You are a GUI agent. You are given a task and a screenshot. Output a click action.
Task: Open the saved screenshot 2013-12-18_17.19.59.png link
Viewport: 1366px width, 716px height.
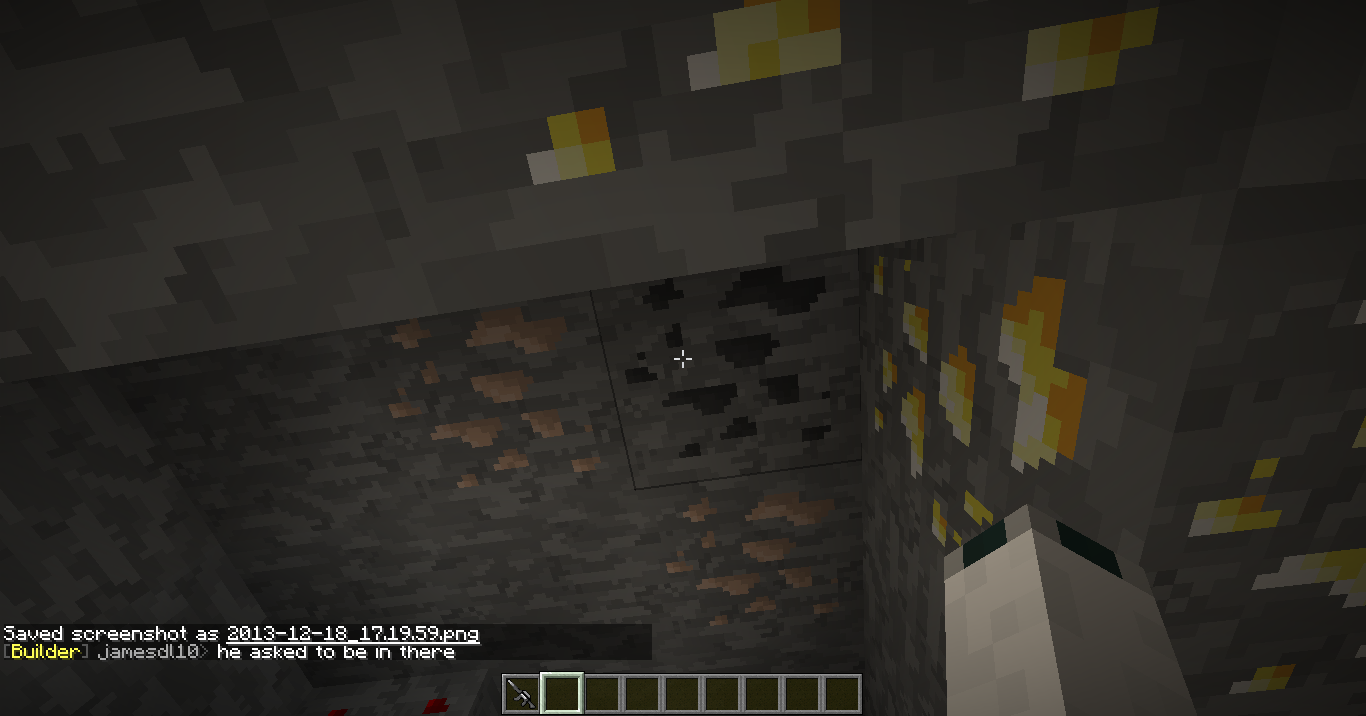[x=352, y=634]
